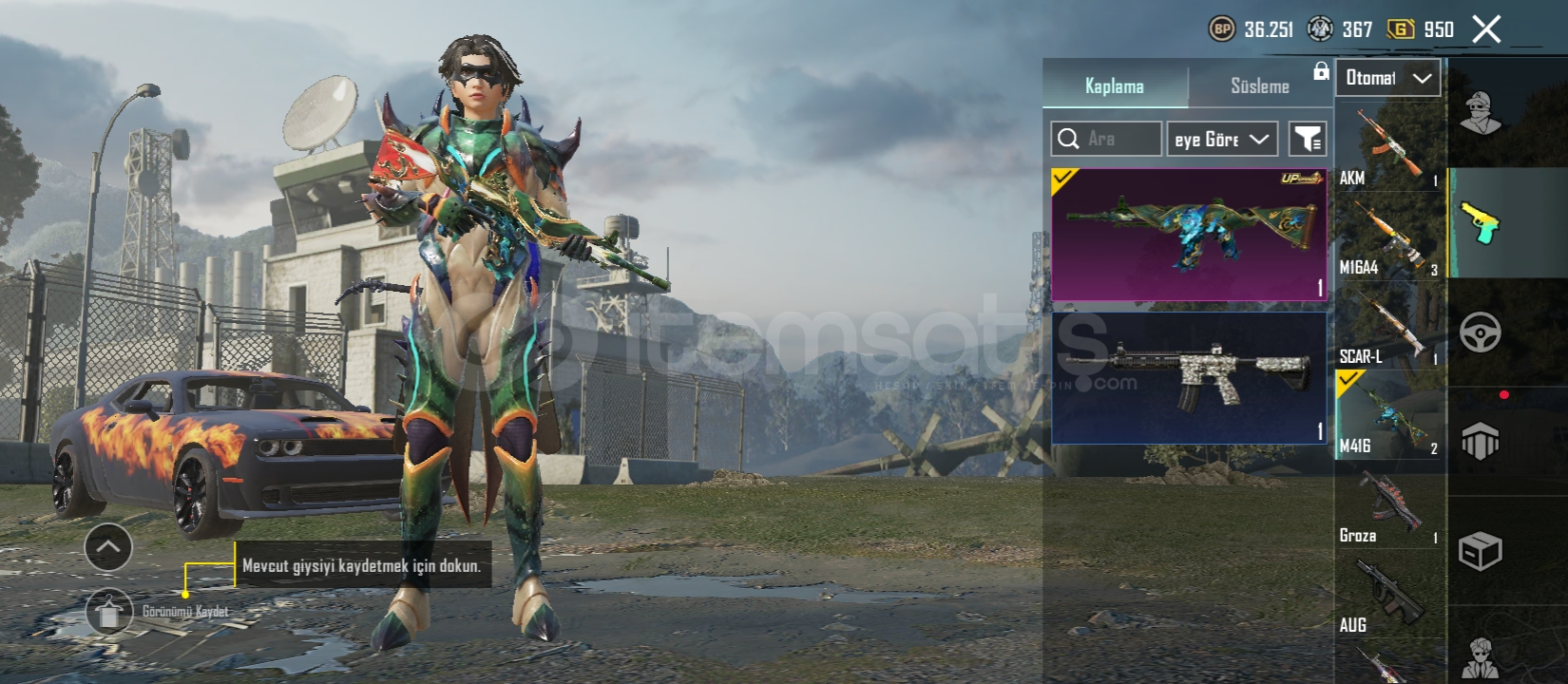Choose SCAR-L from the weapon list
The height and width of the screenshot is (684, 1568).
coord(1388,326)
